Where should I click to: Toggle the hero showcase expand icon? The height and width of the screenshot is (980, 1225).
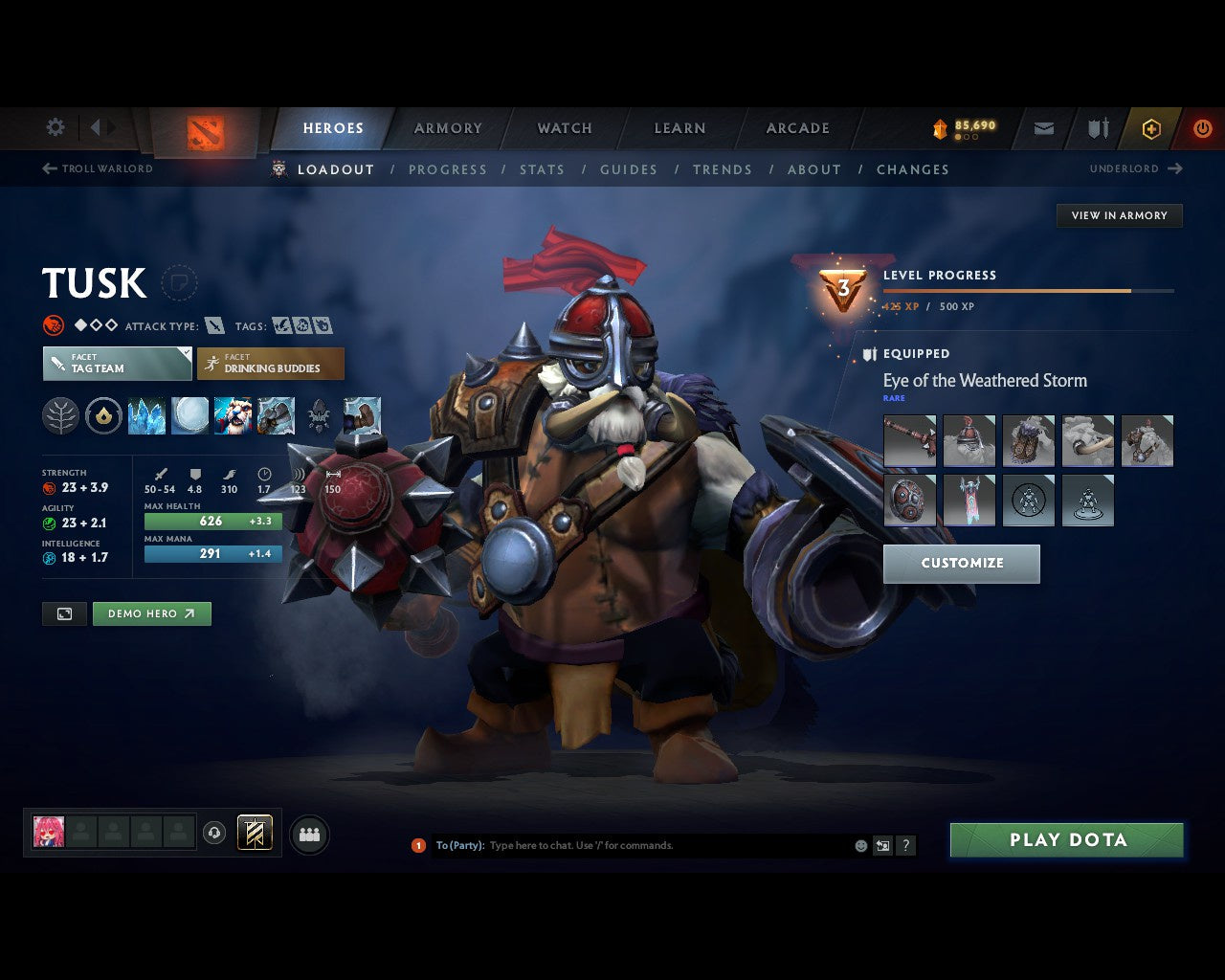click(x=64, y=613)
